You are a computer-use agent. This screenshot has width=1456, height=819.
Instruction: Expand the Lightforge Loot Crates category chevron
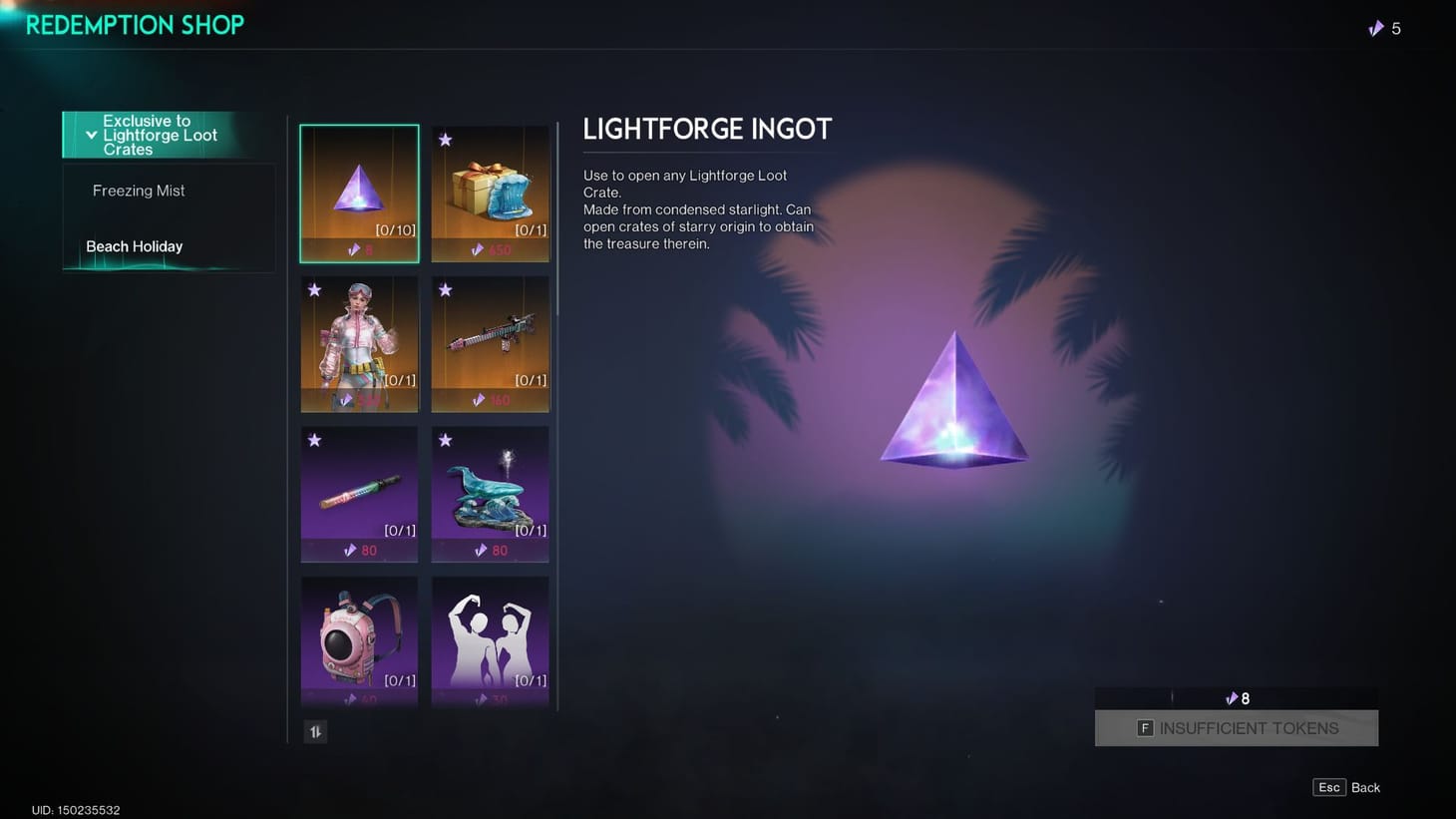pyautogui.click(x=92, y=135)
